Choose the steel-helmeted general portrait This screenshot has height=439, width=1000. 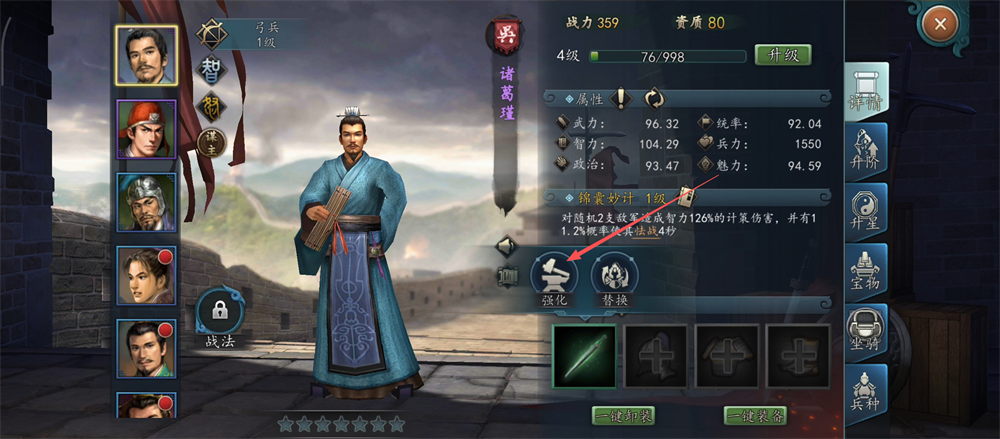click(147, 202)
